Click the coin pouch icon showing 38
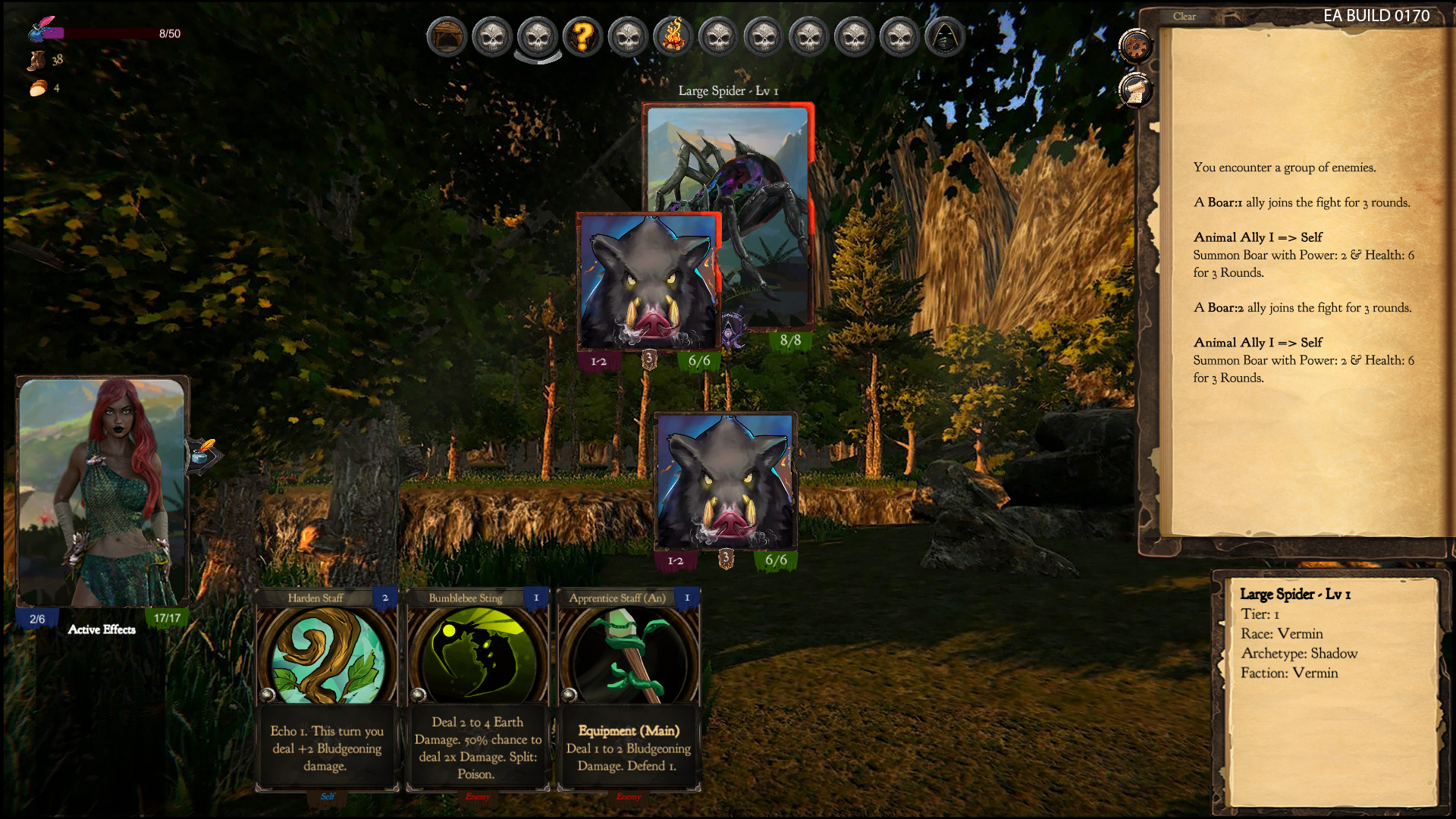Image resolution: width=1456 pixels, height=819 pixels. pyautogui.click(x=36, y=61)
